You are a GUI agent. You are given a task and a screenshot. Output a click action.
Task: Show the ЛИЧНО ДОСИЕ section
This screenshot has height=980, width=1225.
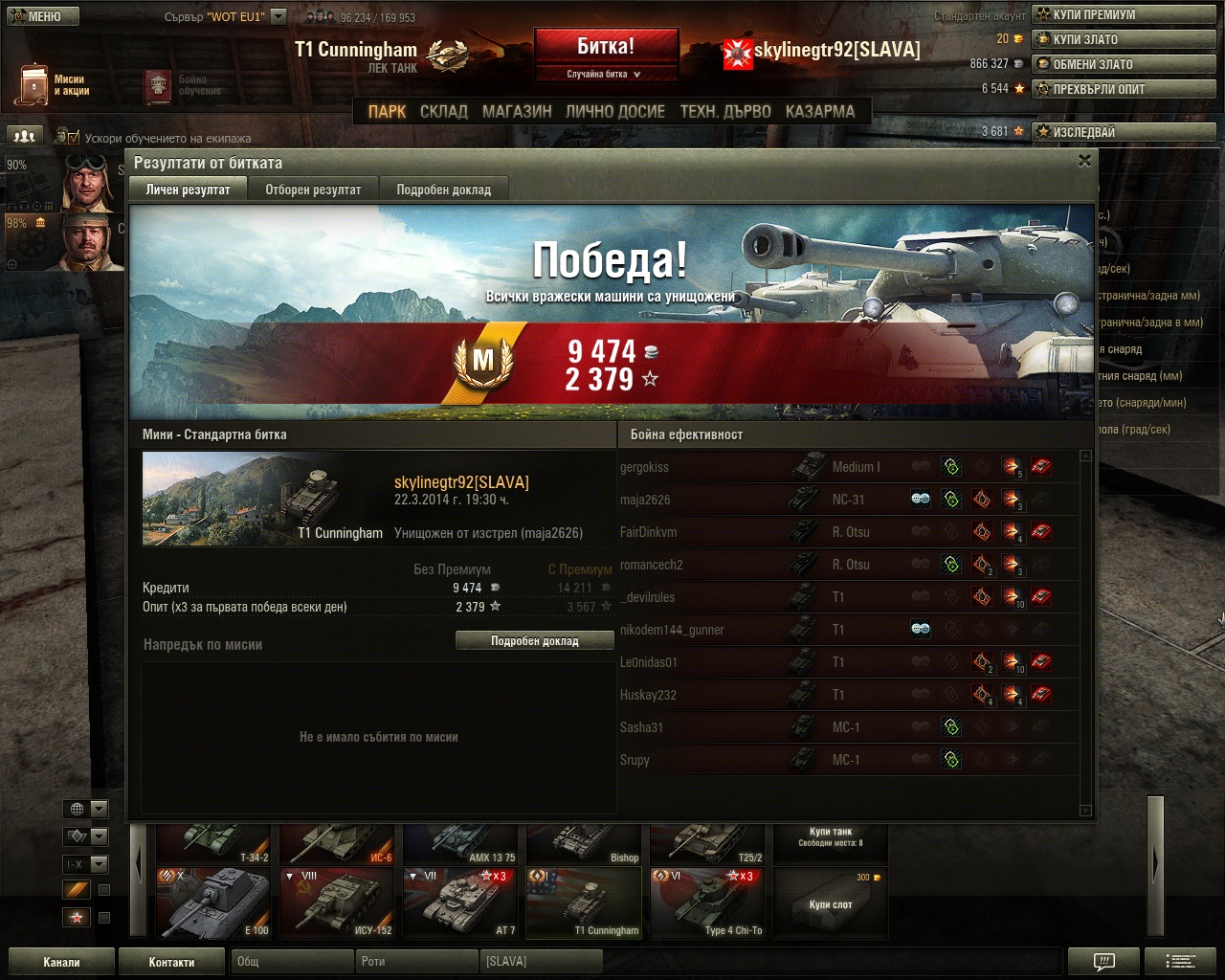614,112
